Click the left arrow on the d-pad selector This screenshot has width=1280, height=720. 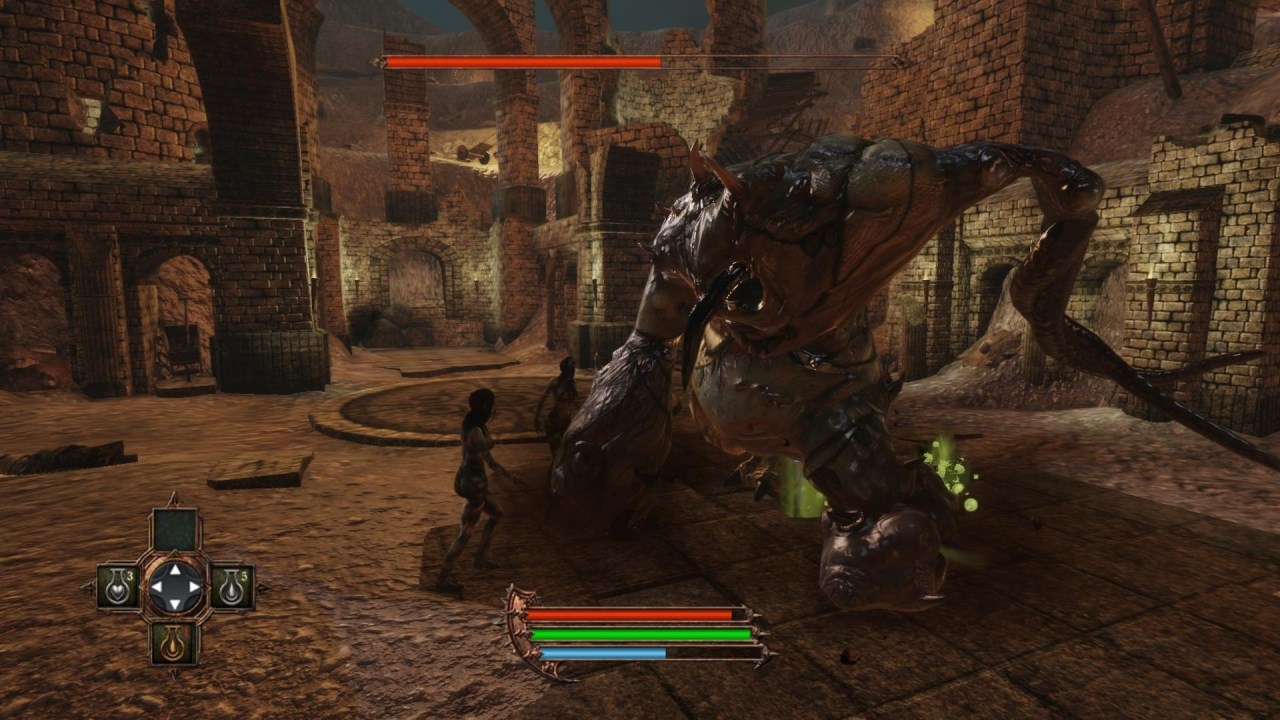coord(157,588)
